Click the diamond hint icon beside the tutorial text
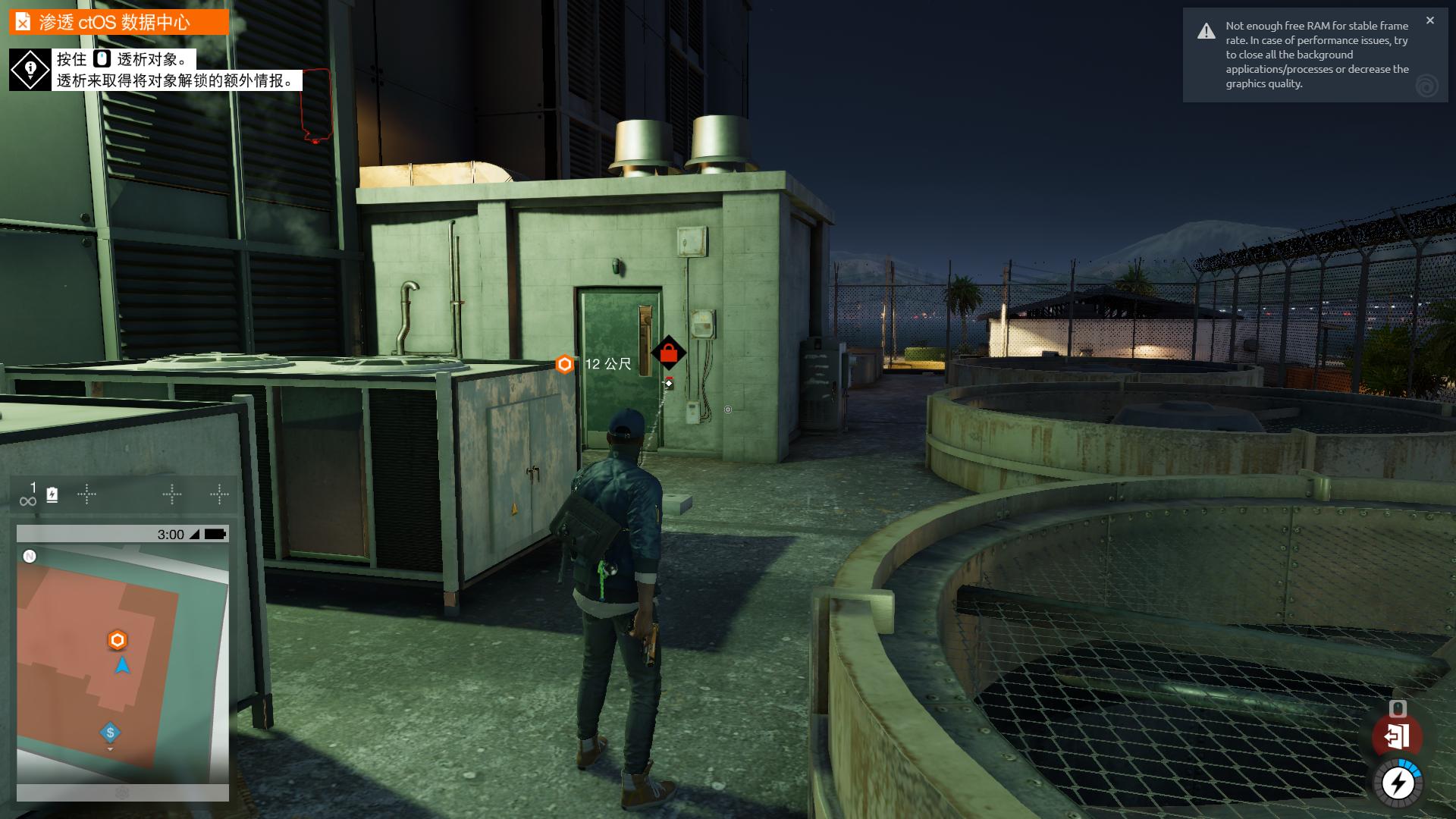1456x819 pixels. click(x=30, y=71)
